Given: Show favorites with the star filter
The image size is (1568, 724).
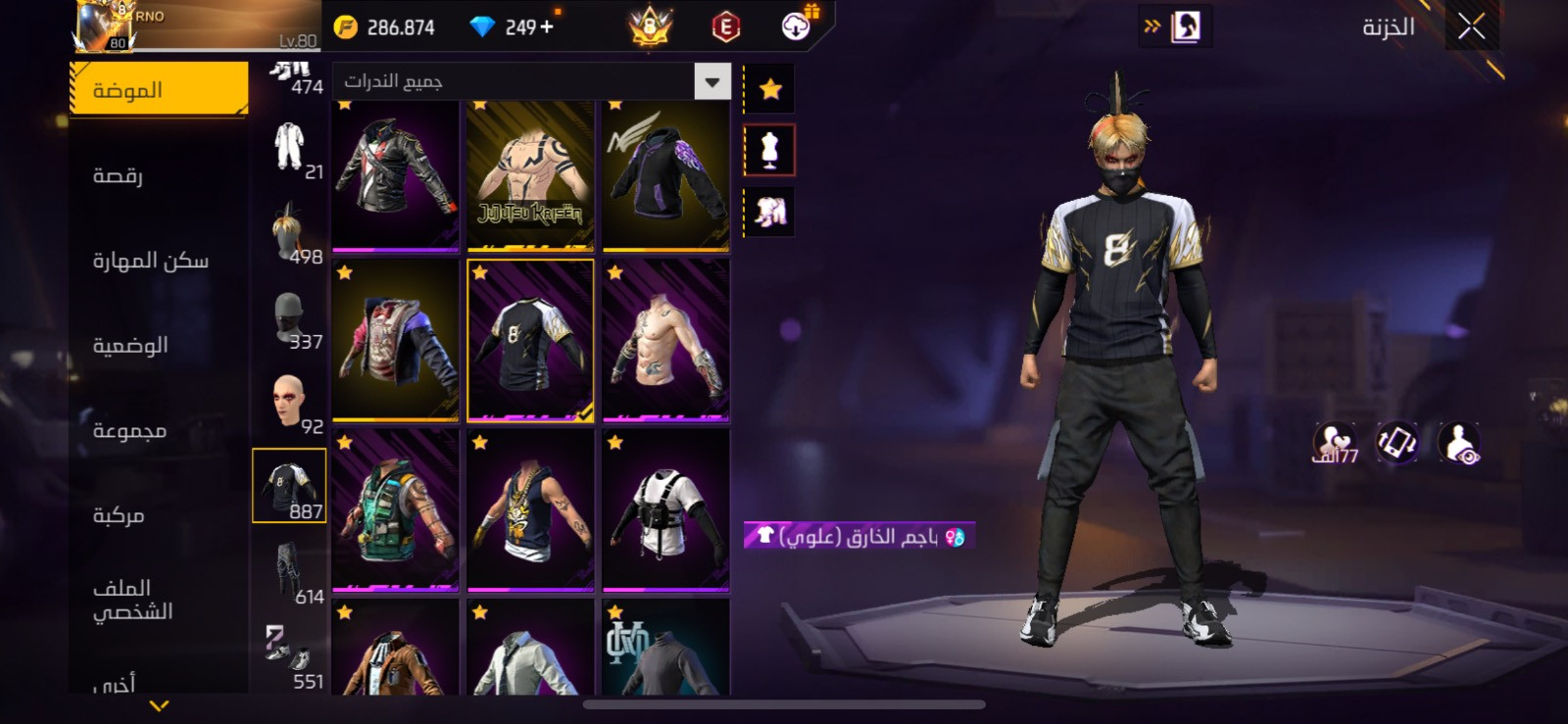Looking at the screenshot, I should click(x=770, y=90).
